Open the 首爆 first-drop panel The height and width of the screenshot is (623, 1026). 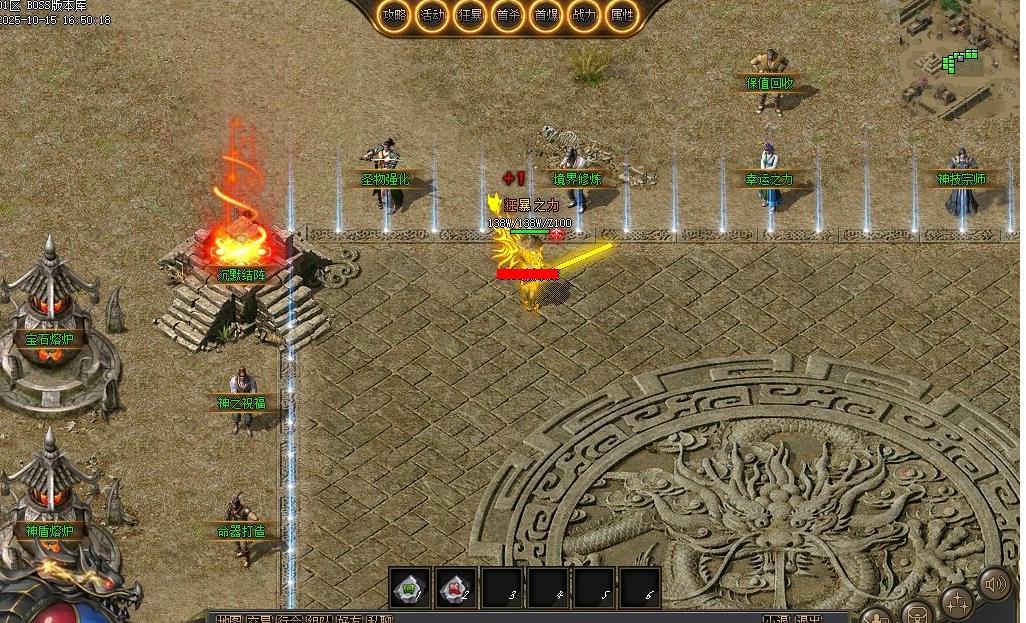[x=546, y=16]
